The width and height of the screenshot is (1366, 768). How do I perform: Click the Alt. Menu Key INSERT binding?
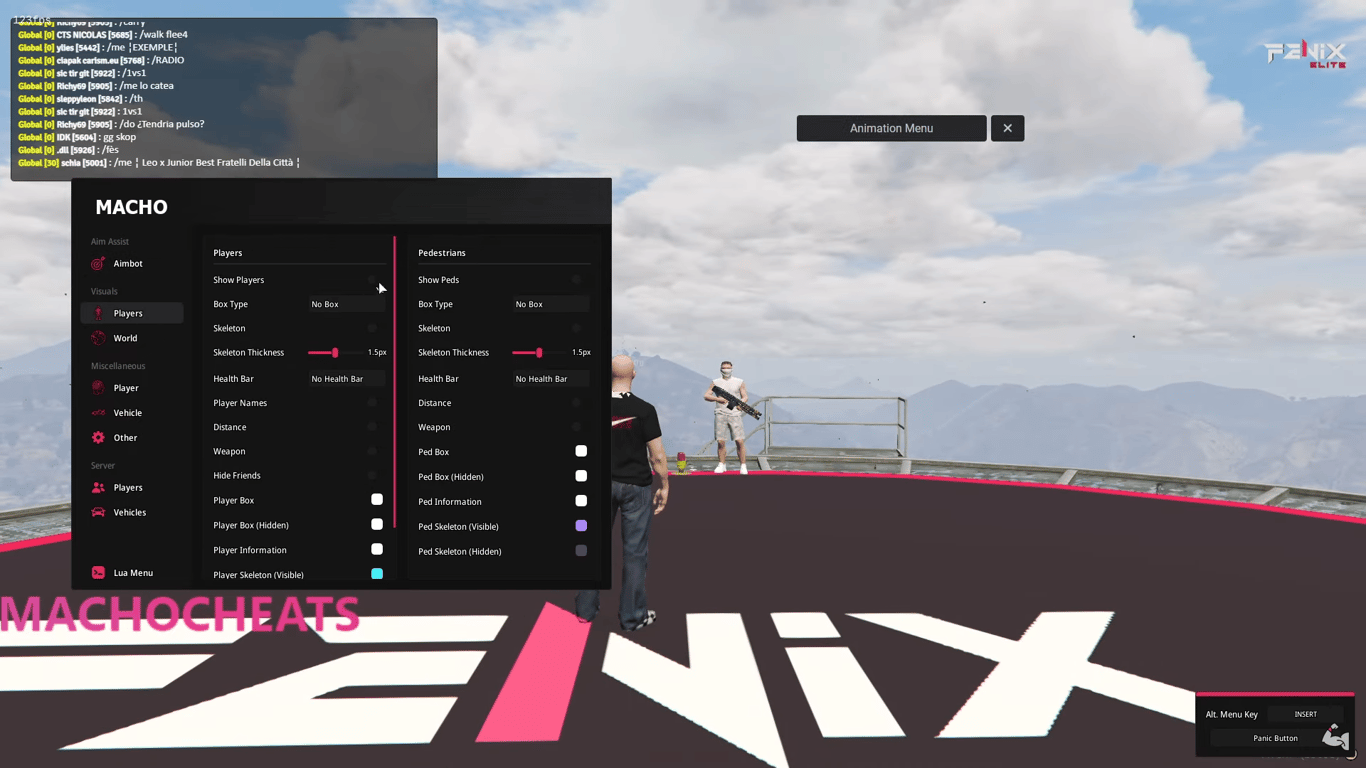pos(1306,714)
